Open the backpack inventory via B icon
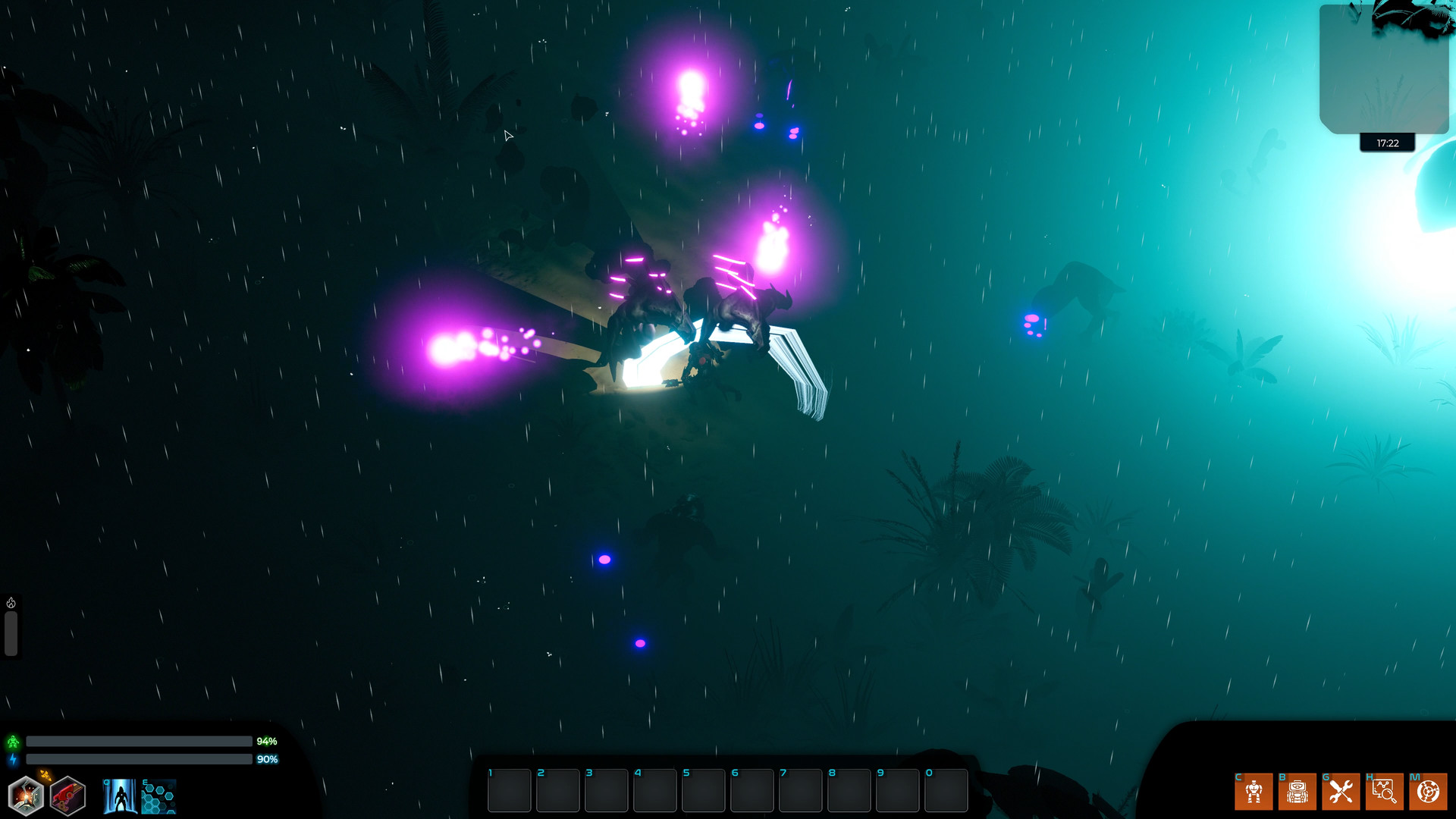 (1298, 792)
